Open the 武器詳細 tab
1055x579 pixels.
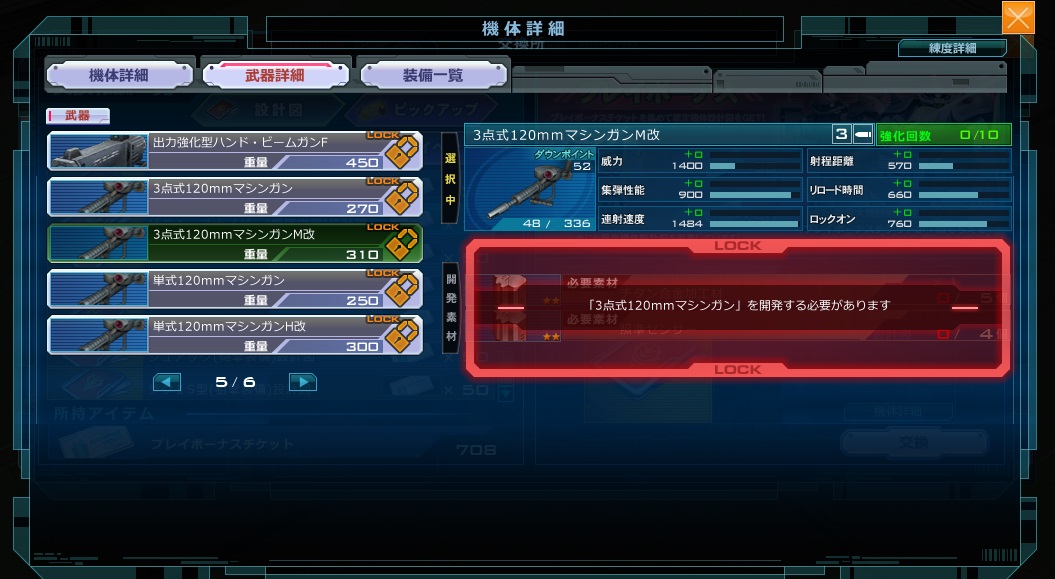coord(275,75)
